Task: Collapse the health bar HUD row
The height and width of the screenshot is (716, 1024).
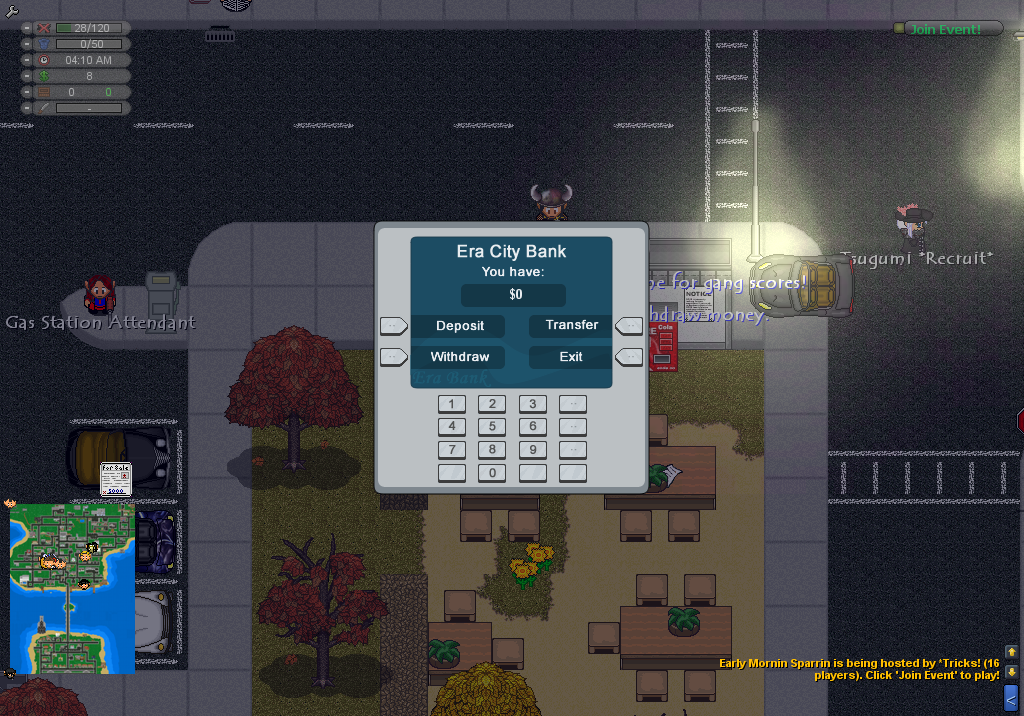Action: click(28, 28)
